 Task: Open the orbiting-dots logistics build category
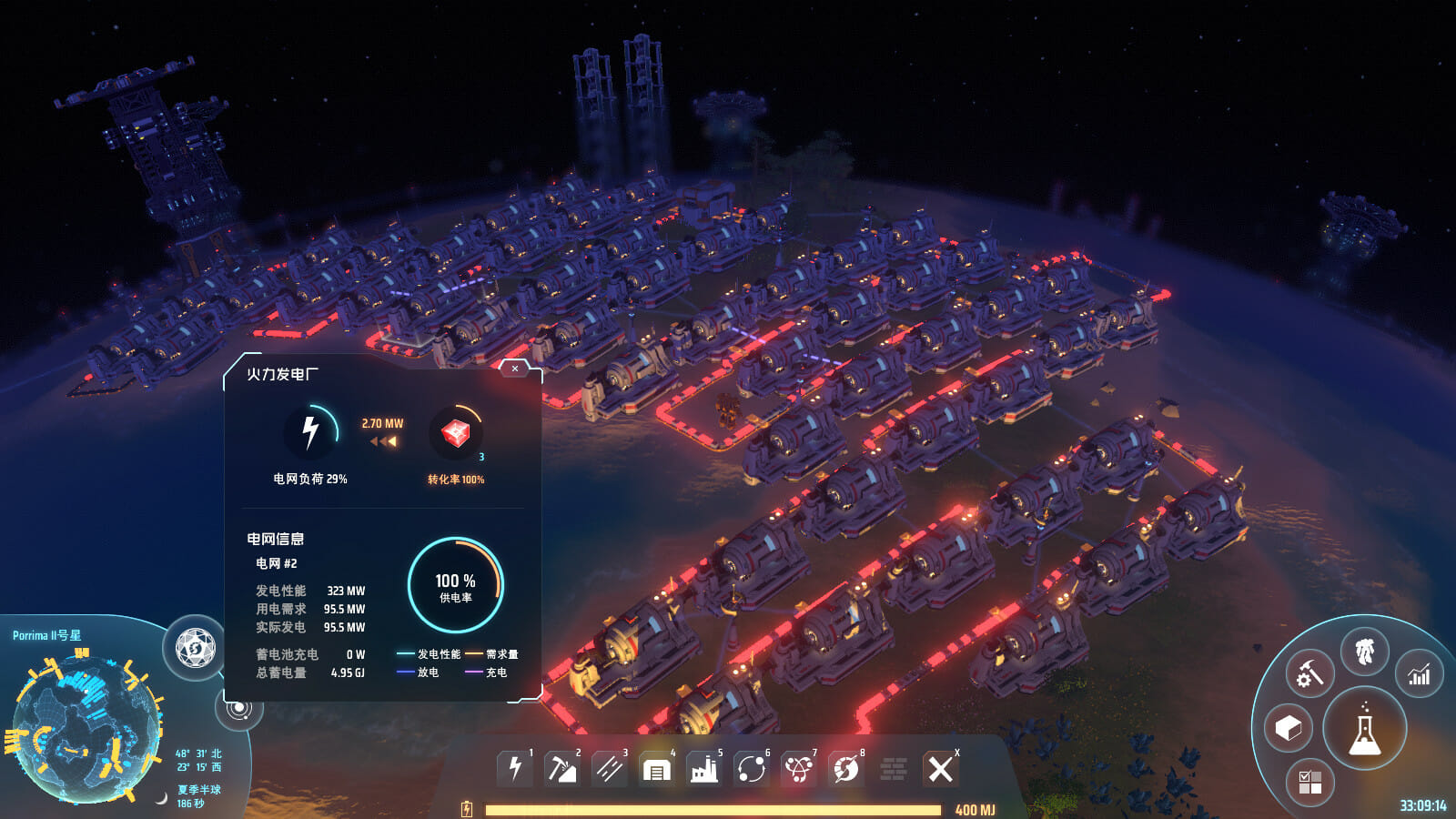(752, 770)
